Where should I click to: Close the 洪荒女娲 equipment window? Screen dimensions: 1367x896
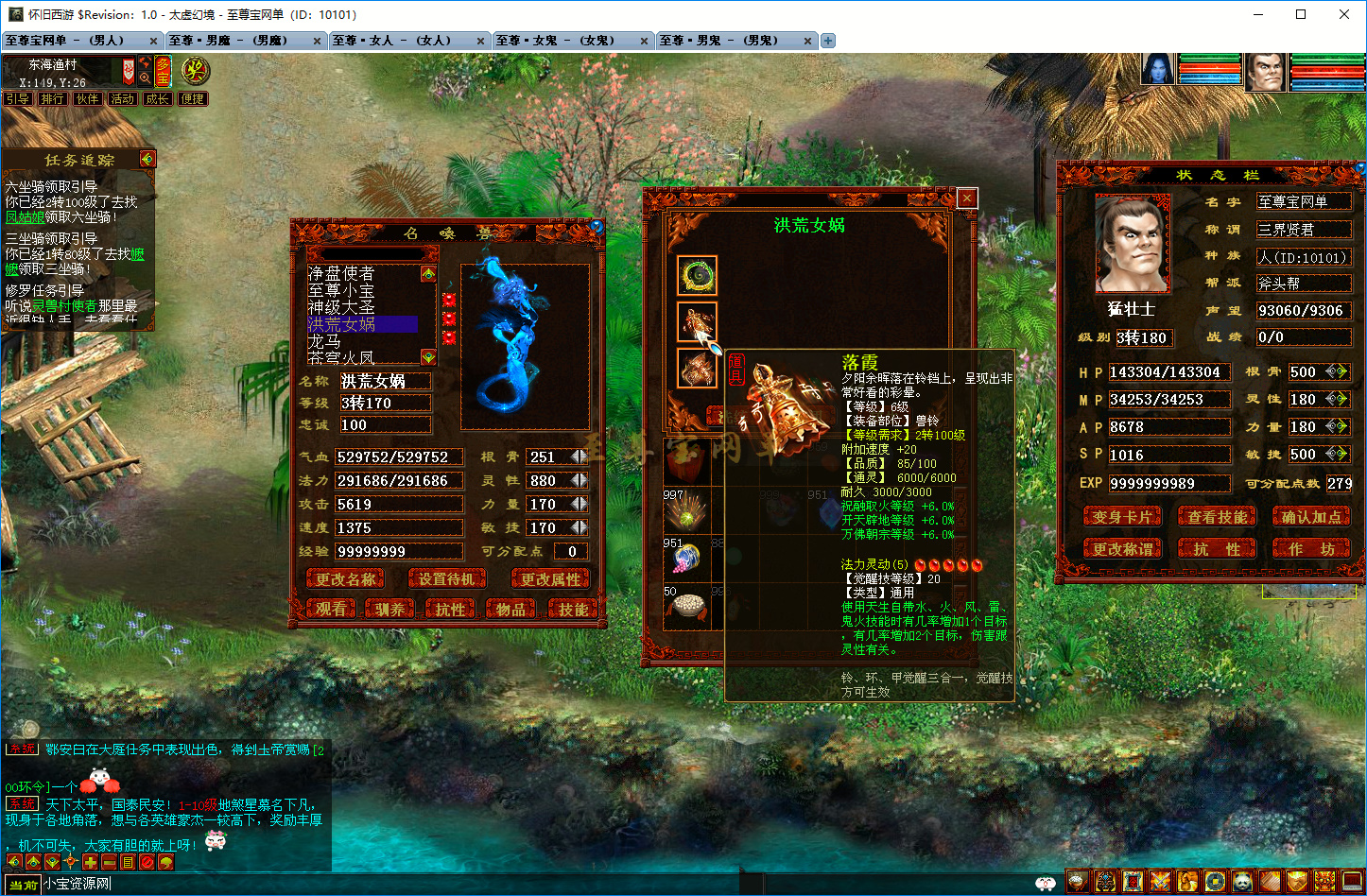966,198
